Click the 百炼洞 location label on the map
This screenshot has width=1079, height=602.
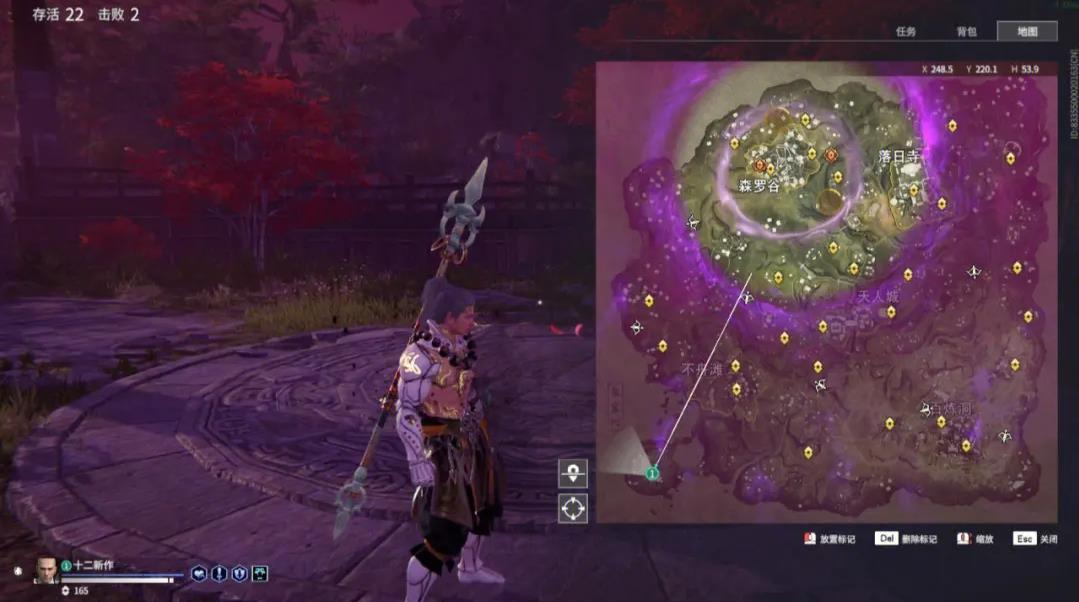pyautogui.click(x=948, y=409)
